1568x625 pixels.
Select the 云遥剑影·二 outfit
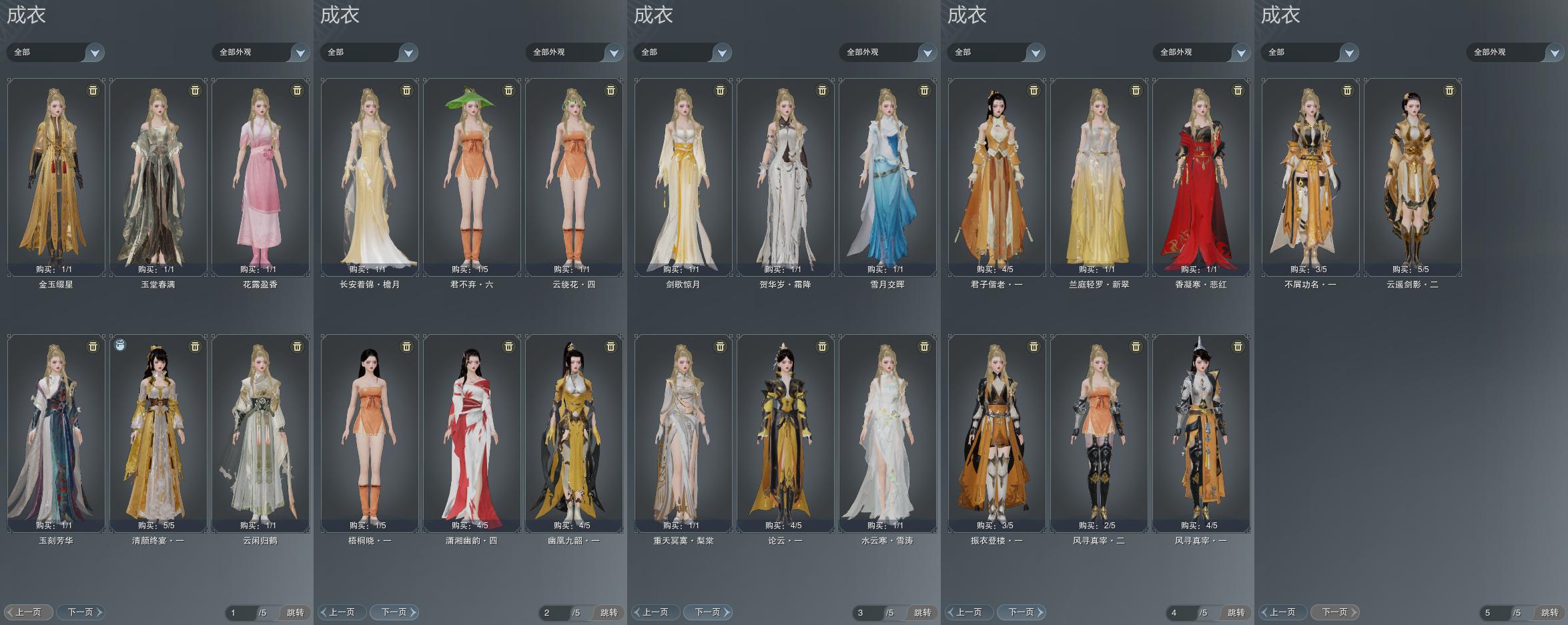1413,177
